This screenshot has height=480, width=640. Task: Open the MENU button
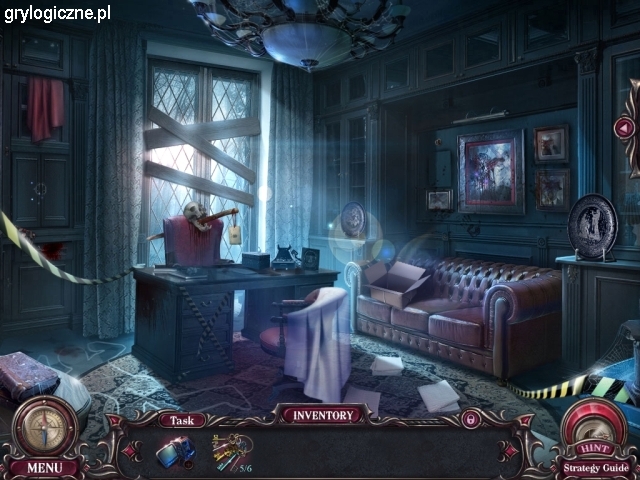click(44, 467)
